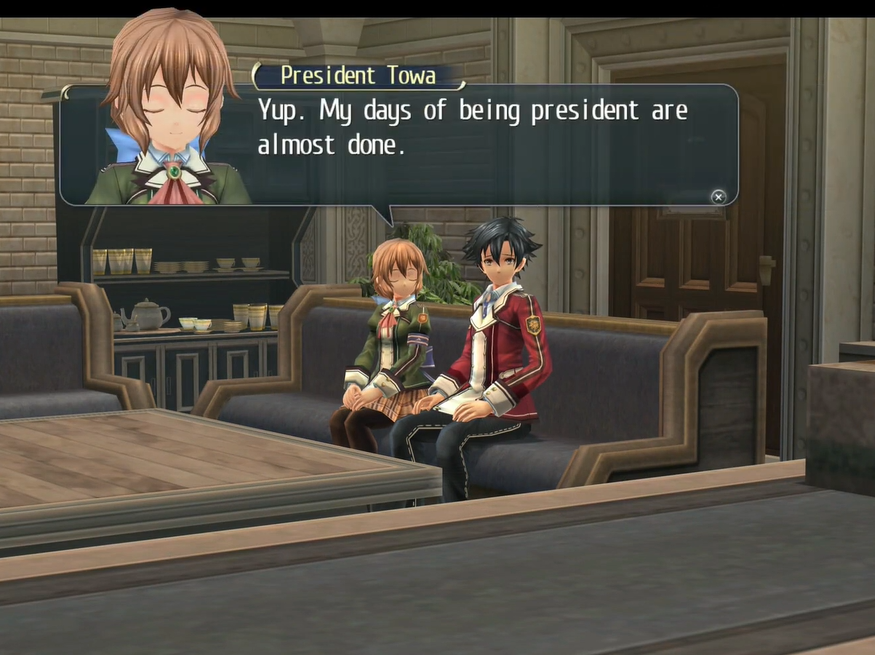Advance President Towa's dialogue text box

(x=717, y=197)
